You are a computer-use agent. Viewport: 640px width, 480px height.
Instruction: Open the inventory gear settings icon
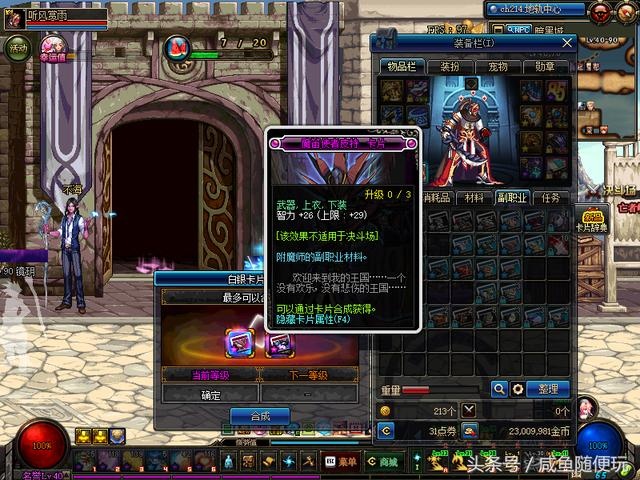[x=517, y=389]
